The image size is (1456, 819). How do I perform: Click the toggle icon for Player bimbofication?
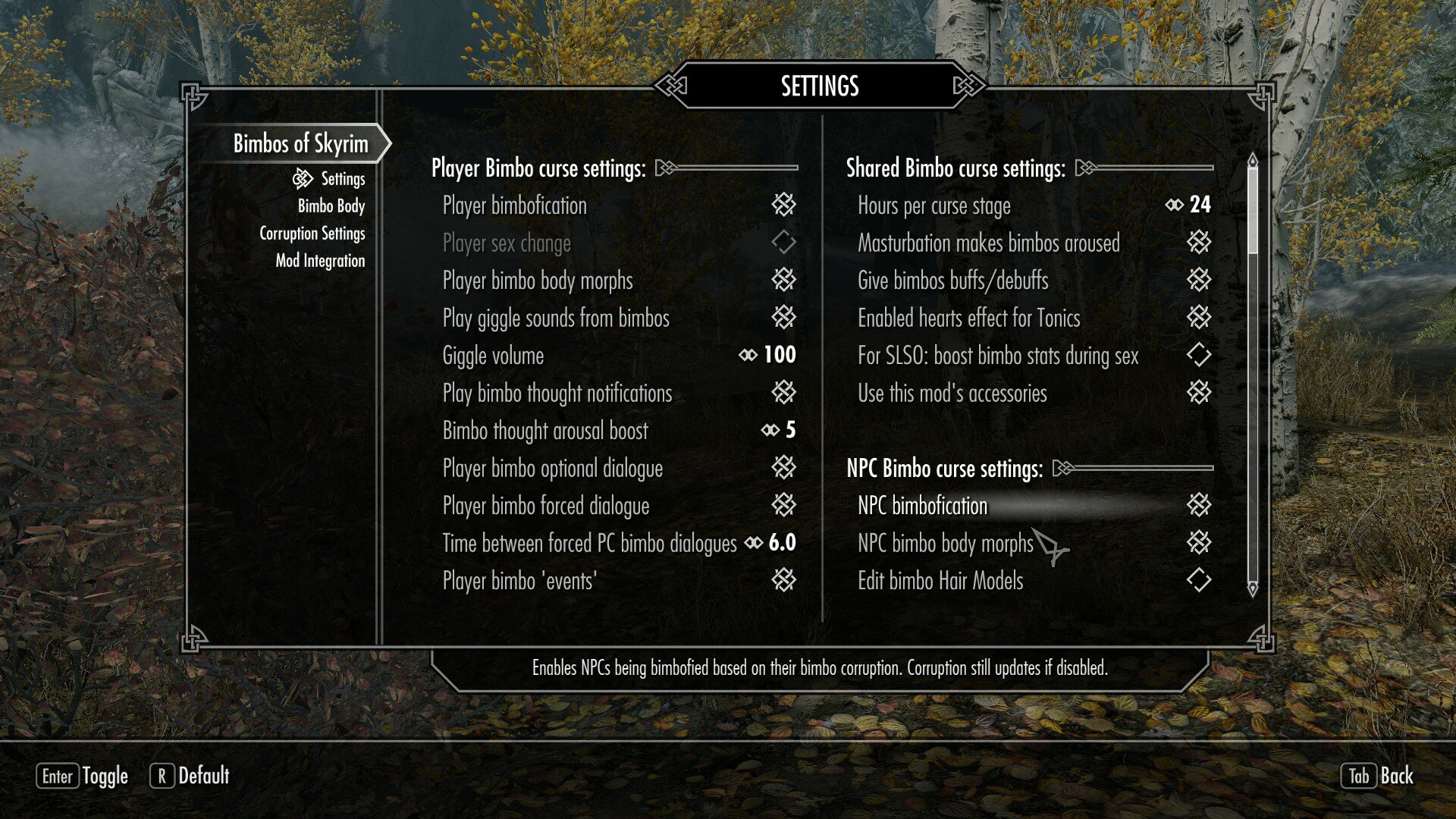(785, 206)
